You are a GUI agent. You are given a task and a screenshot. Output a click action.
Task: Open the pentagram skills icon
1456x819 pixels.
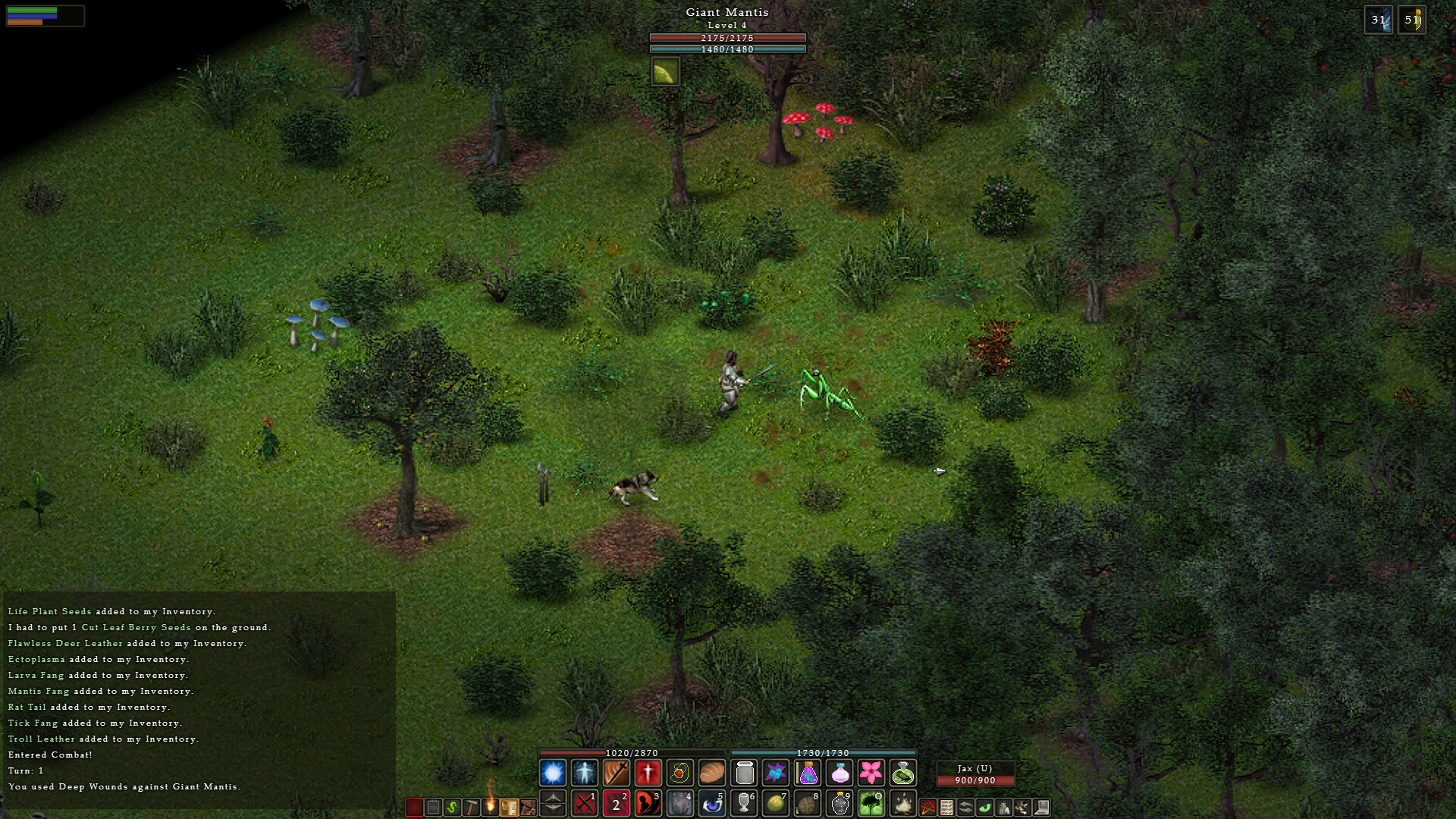927,807
